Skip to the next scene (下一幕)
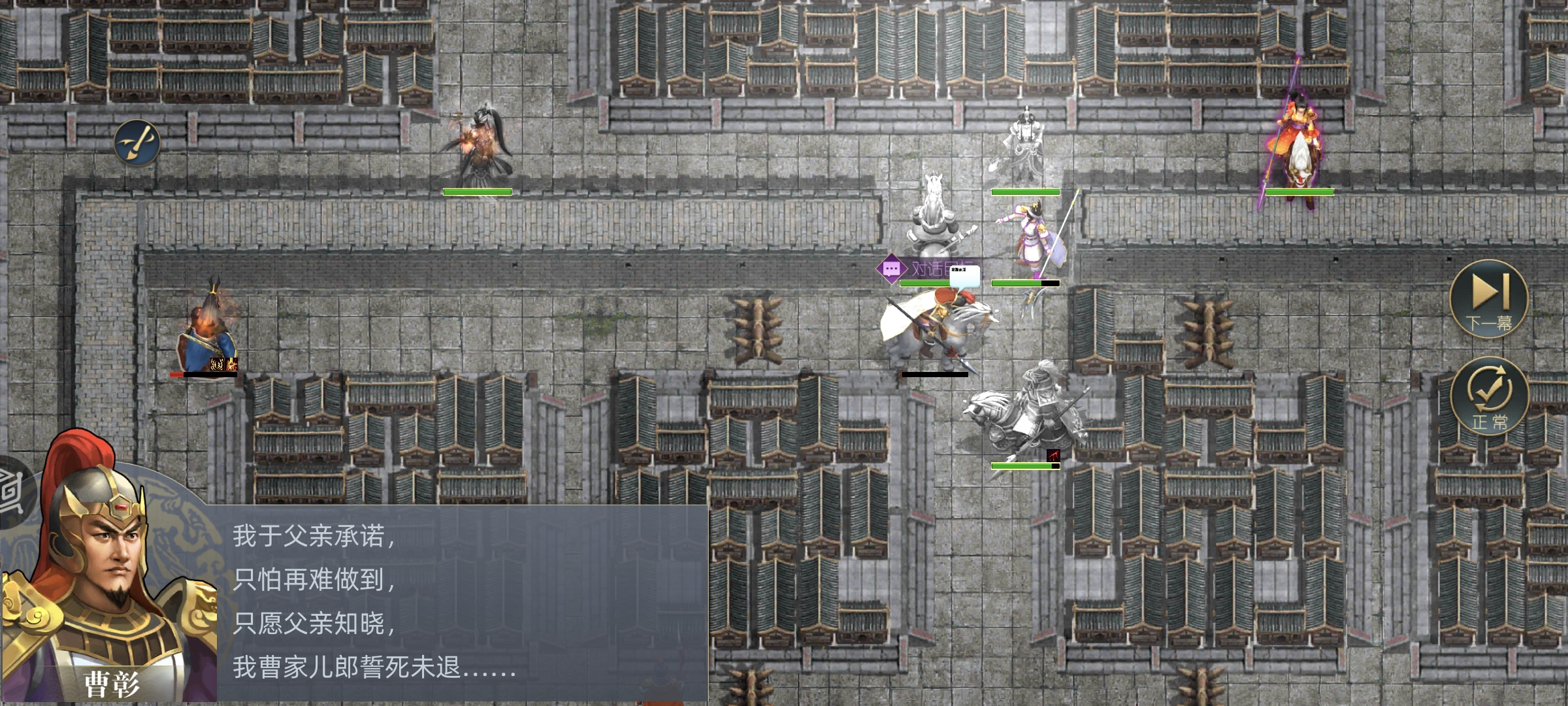Screen dimensions: 1568x706 [x=1489, y=299]
